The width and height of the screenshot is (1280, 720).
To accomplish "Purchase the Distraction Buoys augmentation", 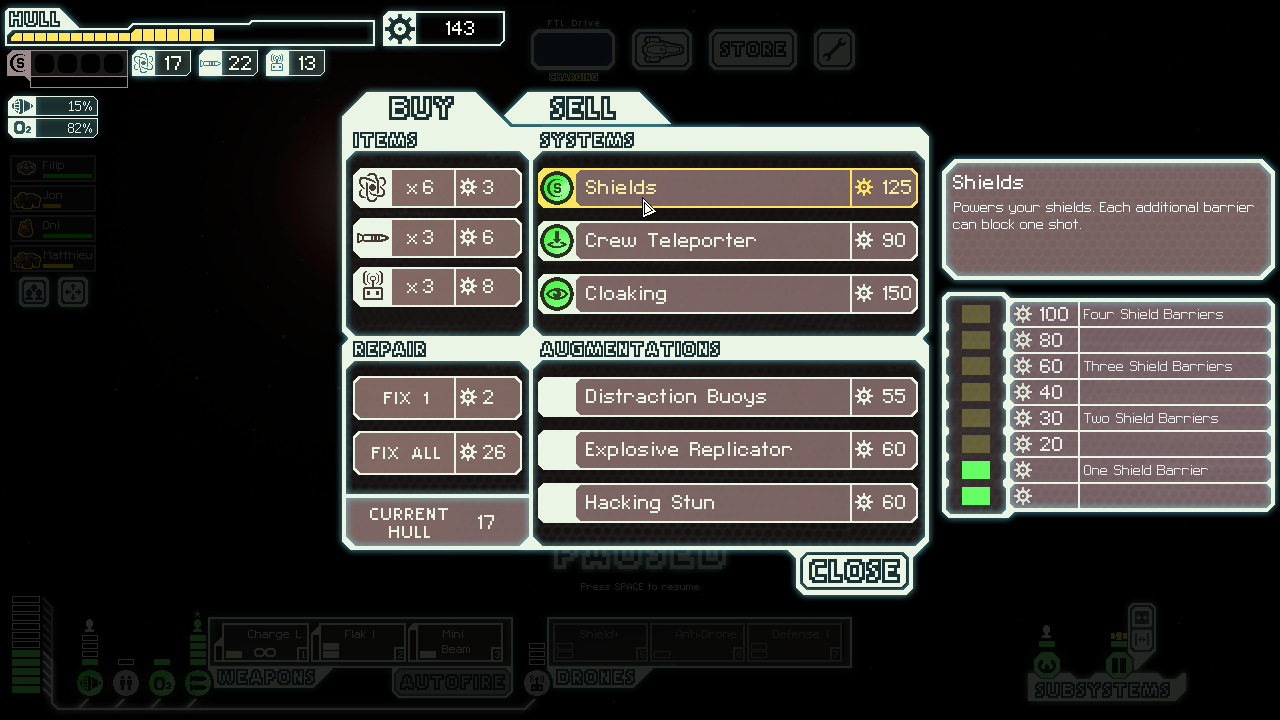I will pyautogui.click(x=727, y=397).
